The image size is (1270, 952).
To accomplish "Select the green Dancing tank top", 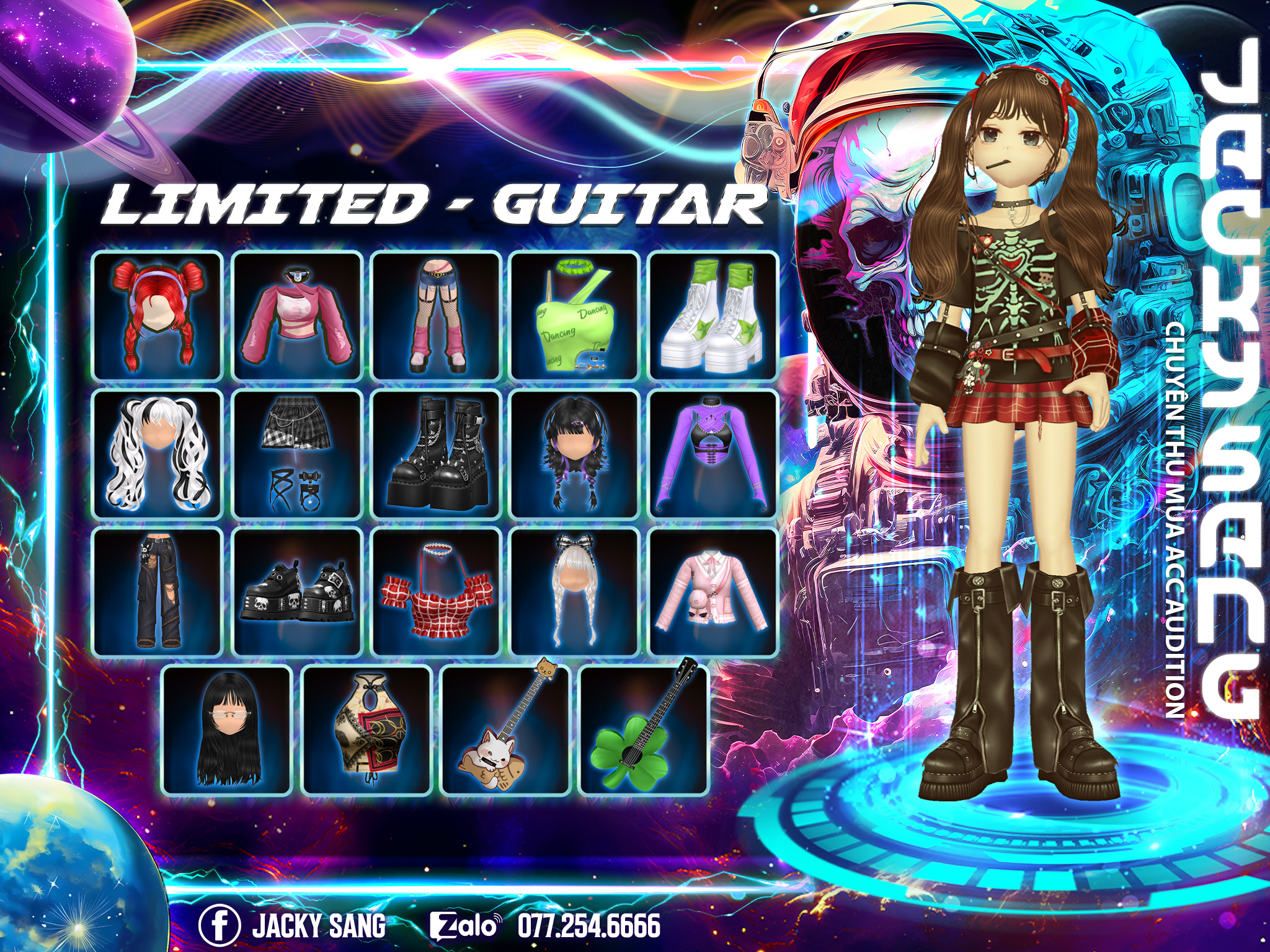I will [575, 316].
